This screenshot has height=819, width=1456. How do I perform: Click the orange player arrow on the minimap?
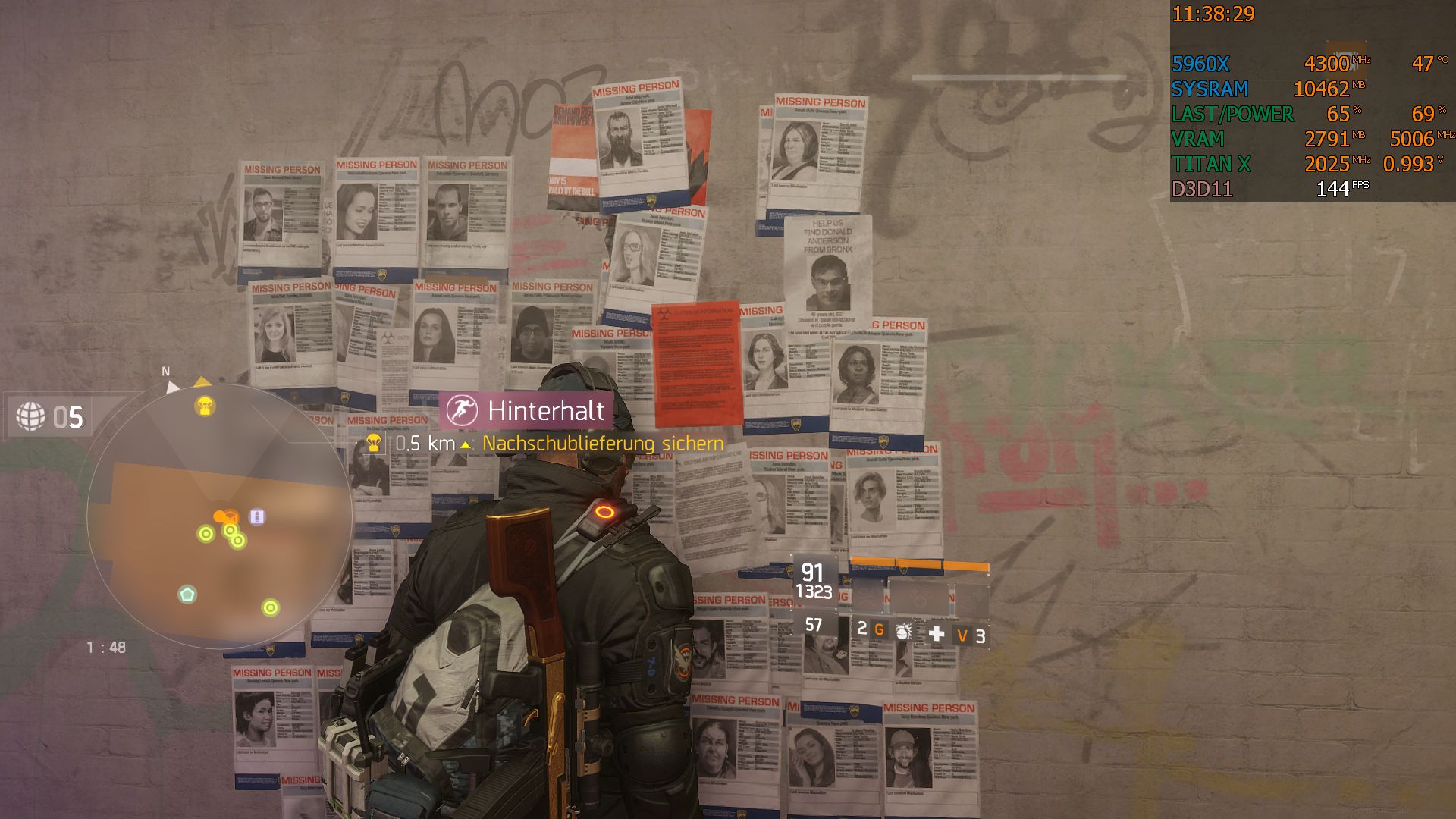(x=219, y=516)
